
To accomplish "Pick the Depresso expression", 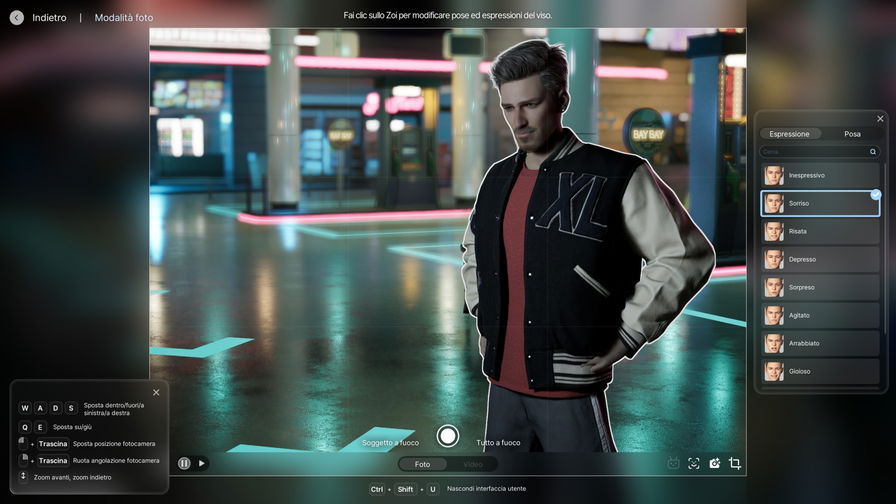I will pos(820,260).
